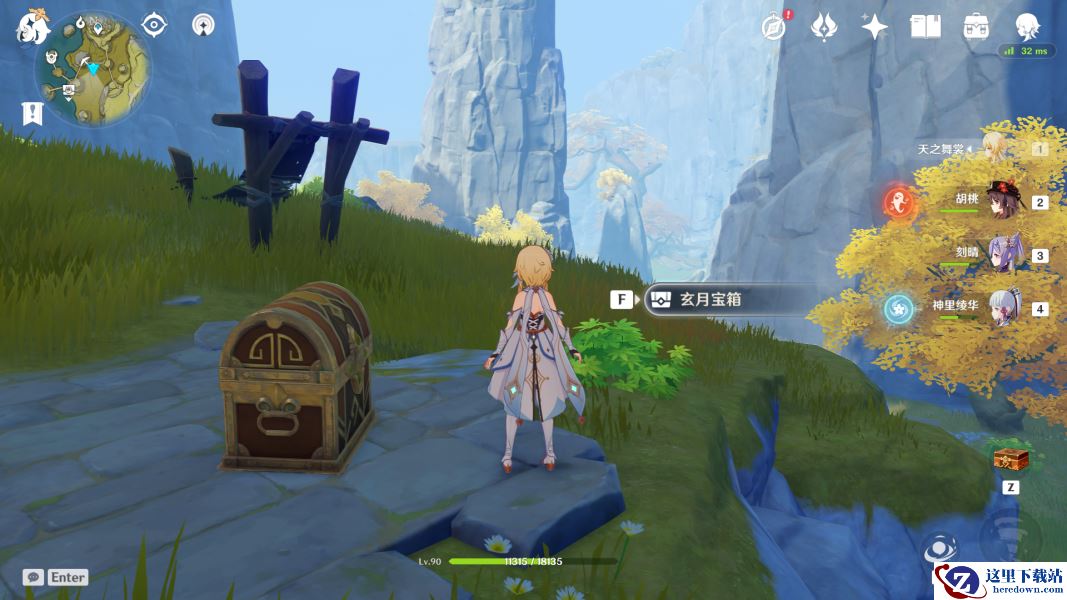Open the quest banner with exclamation mark

coord(32,113)
